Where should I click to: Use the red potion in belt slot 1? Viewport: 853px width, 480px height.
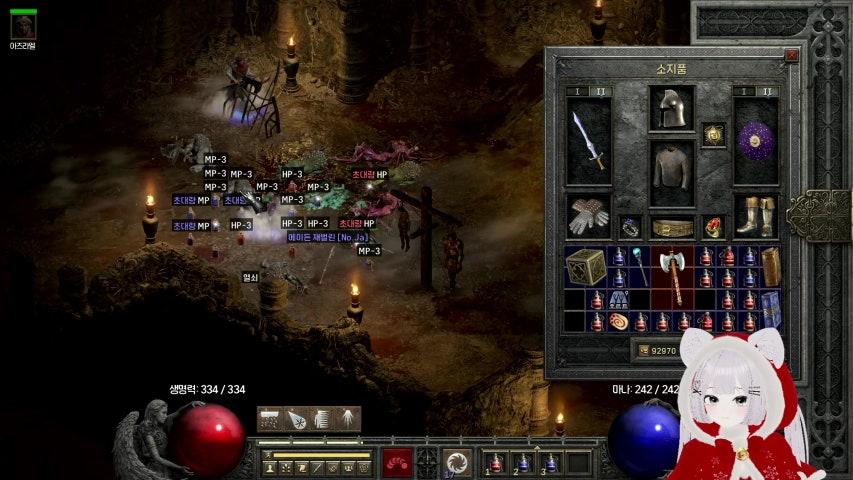pos(497,462)
